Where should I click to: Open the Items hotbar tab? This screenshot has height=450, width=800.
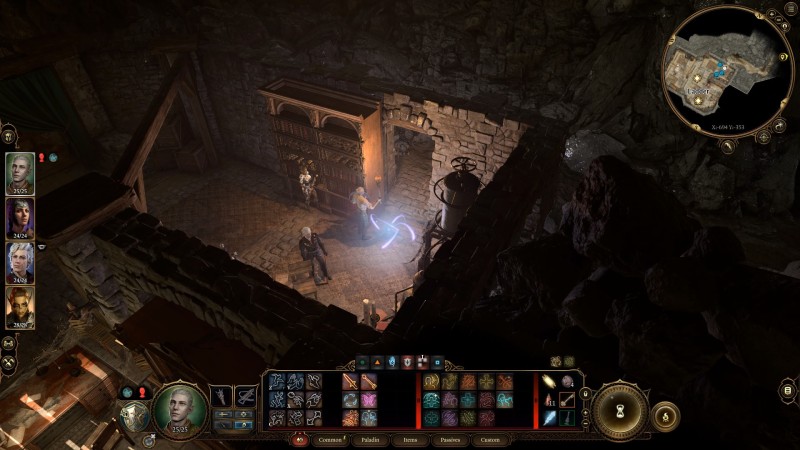pos(409,439)
